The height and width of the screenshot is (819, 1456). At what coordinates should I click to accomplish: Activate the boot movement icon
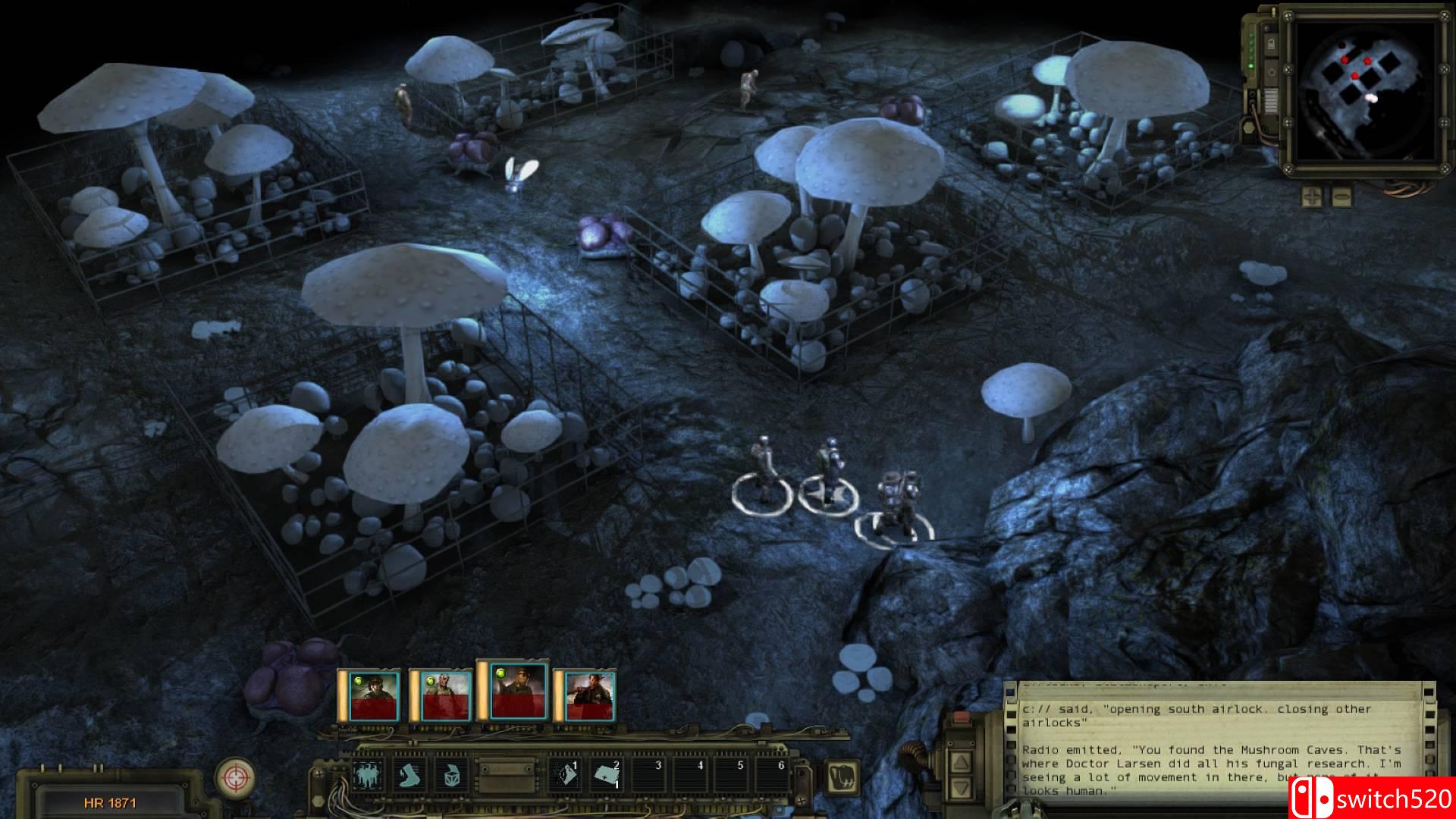pos(409,776)
